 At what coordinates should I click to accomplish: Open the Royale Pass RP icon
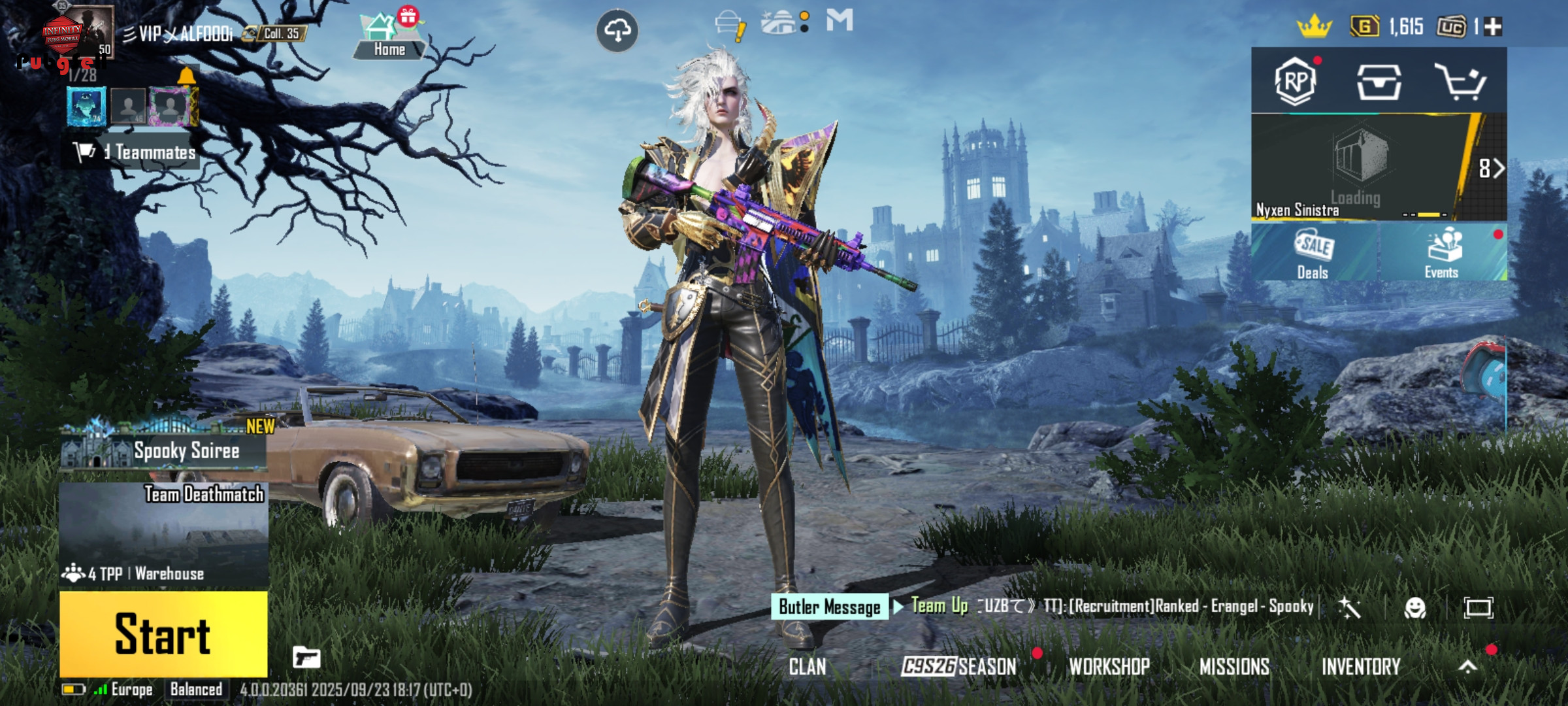[1295, 82]
